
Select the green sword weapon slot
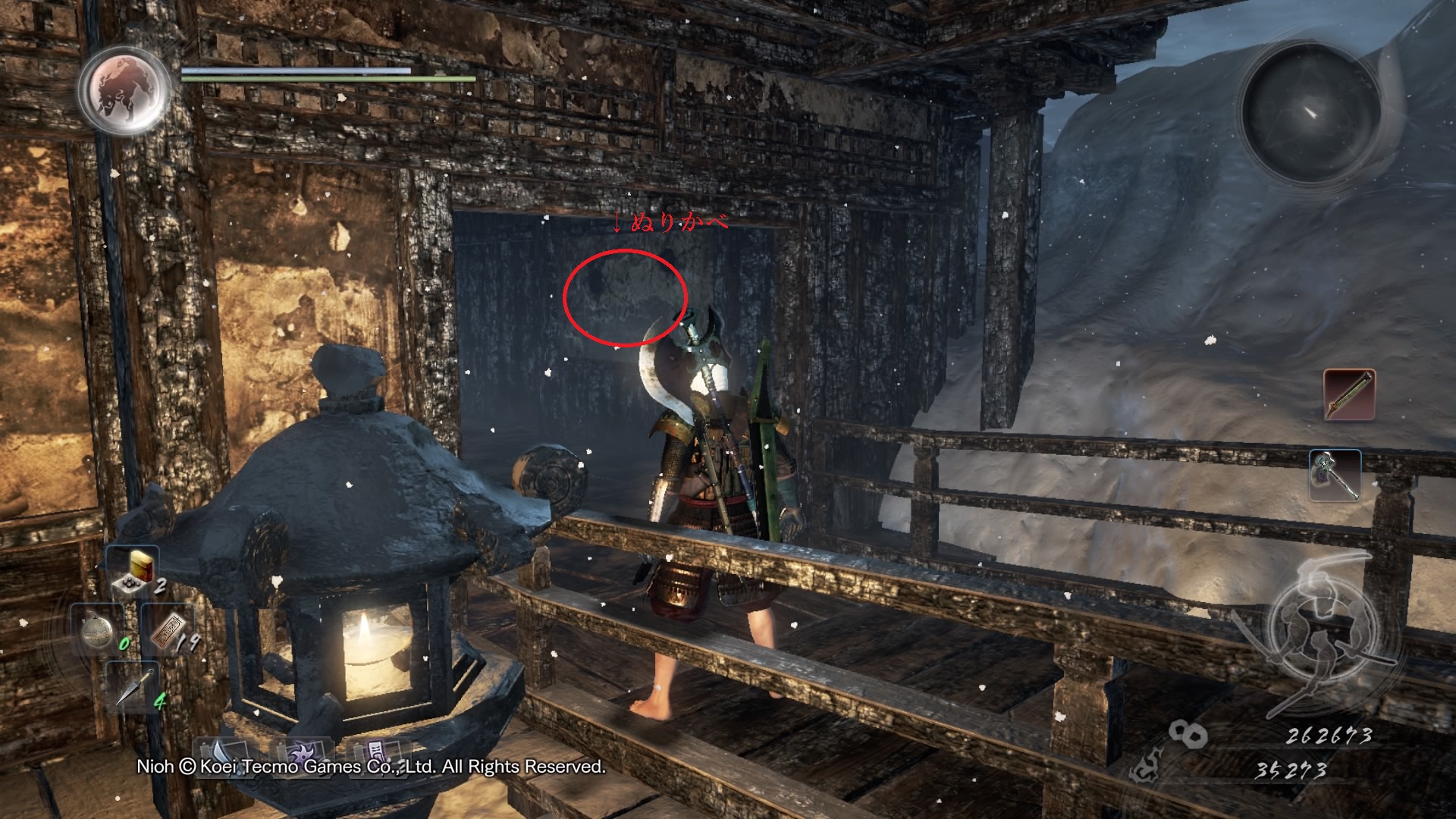pyautogui.click(x=1349, y=394)
